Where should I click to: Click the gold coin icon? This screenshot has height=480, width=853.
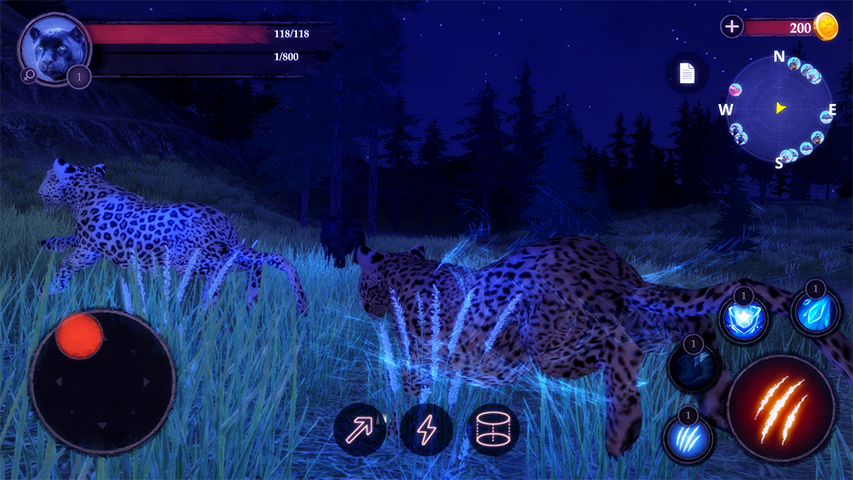coord(826,27)
